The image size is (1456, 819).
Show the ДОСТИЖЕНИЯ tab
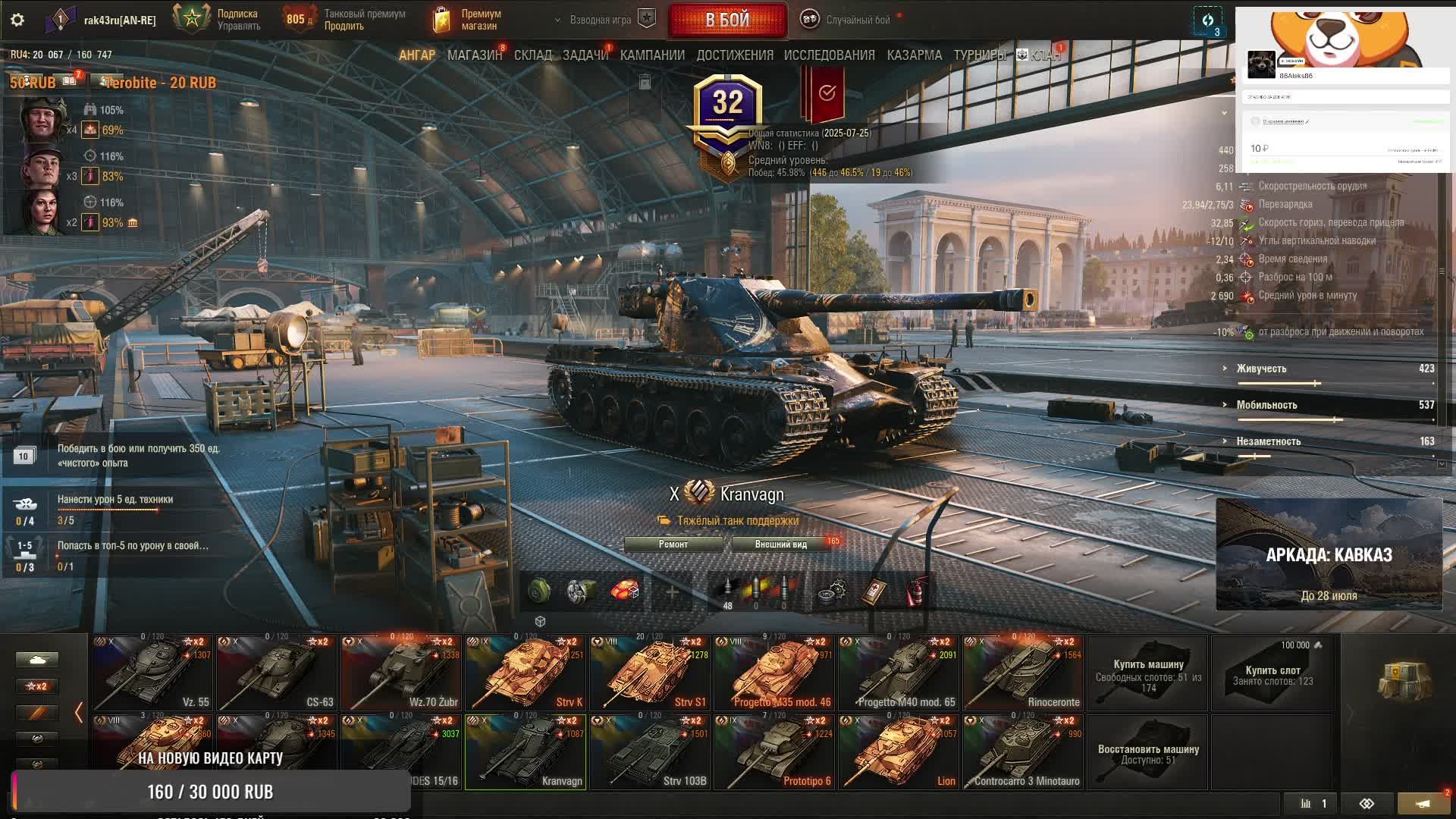click(734, 55)
